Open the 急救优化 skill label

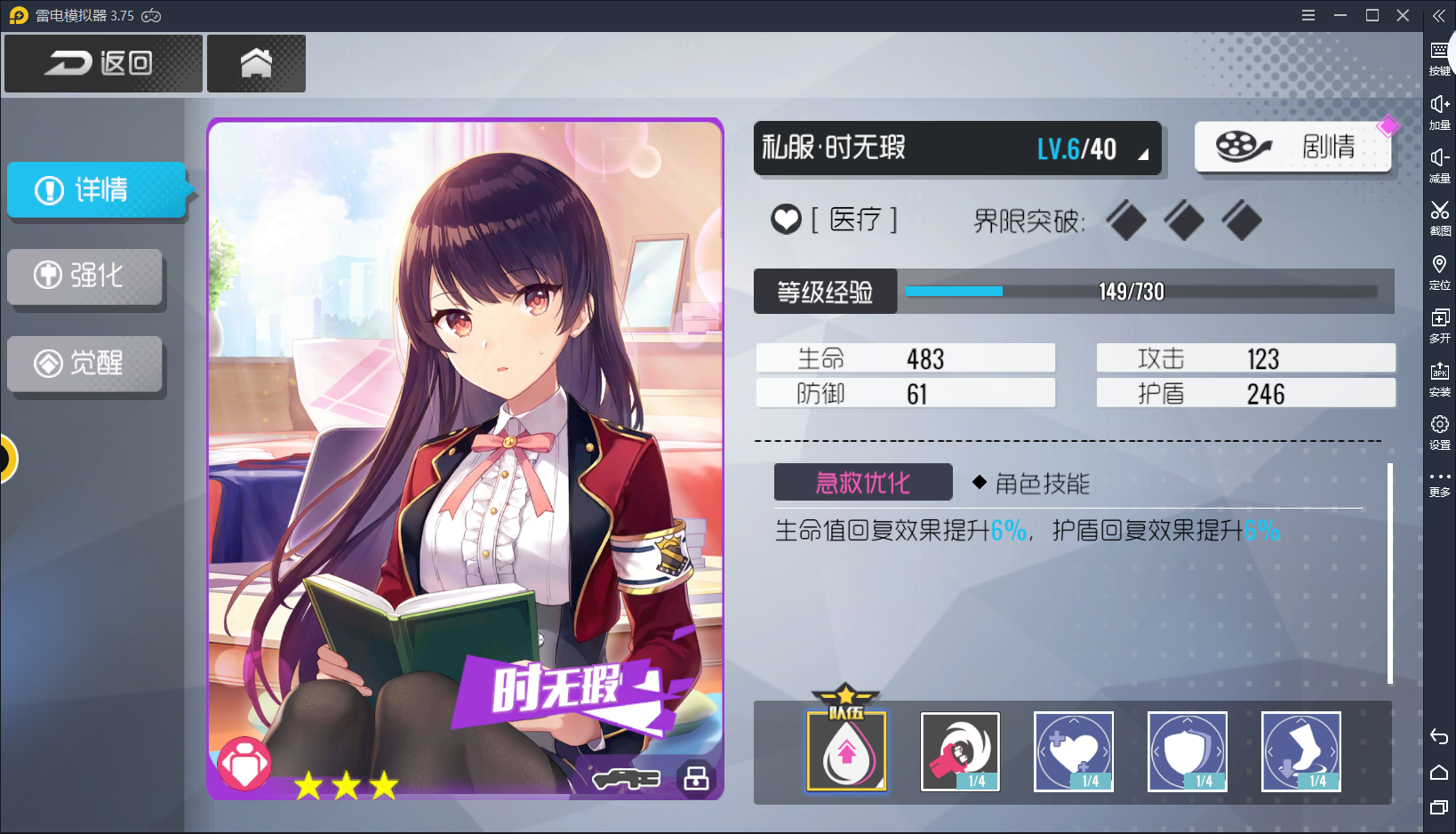pyautogui.click(x=863, y=483)
